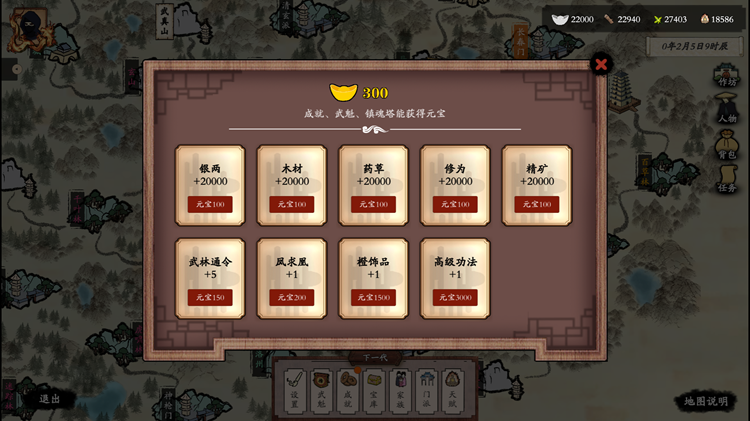Image resolution: width=750 pixels, height=421 pixels.
Task: Buy 银两 +20000 for 100 yuanbao
Action: [x=210, y=204]
